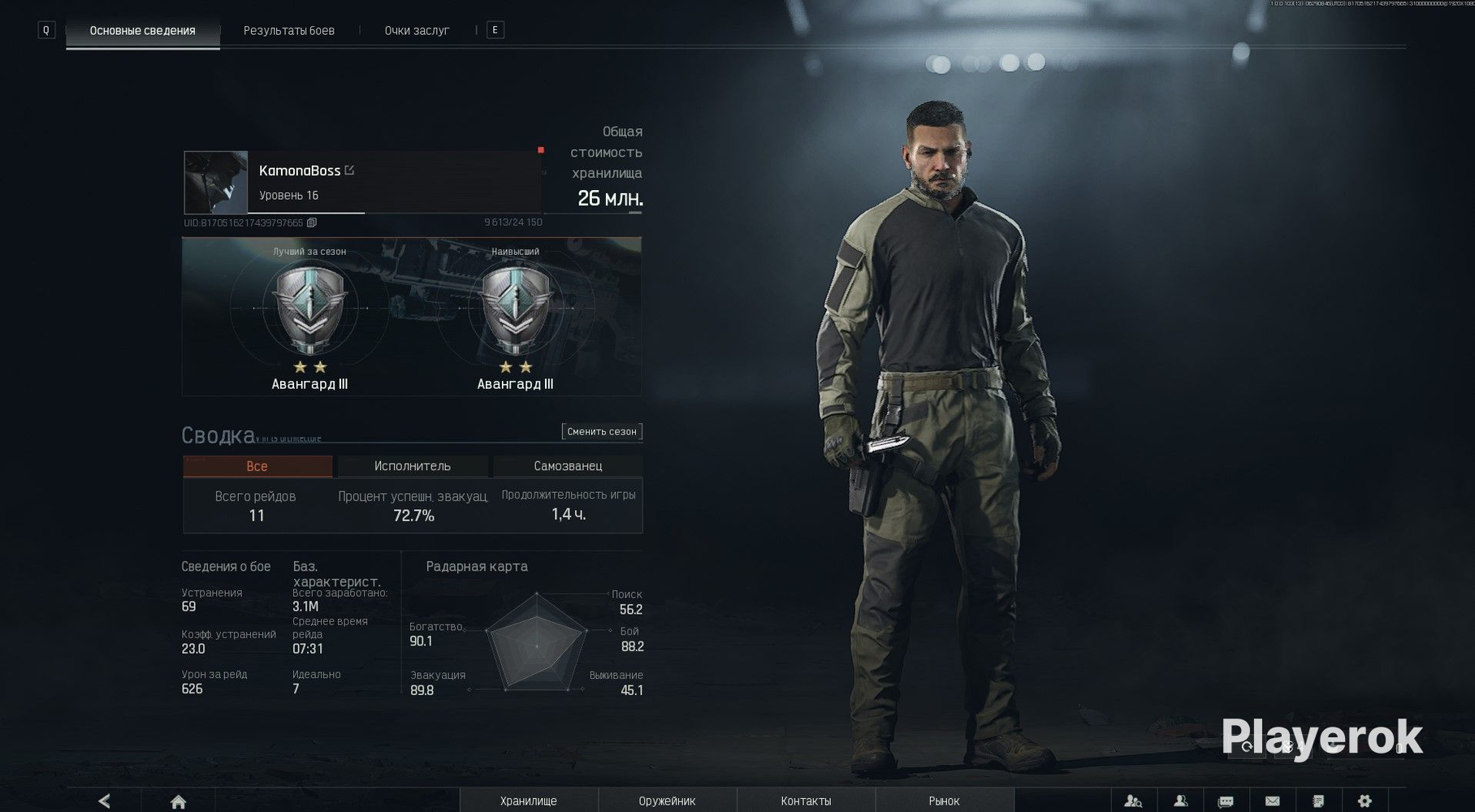
Task: Open the Очки заслуг tab
Action: pos(417,31)
